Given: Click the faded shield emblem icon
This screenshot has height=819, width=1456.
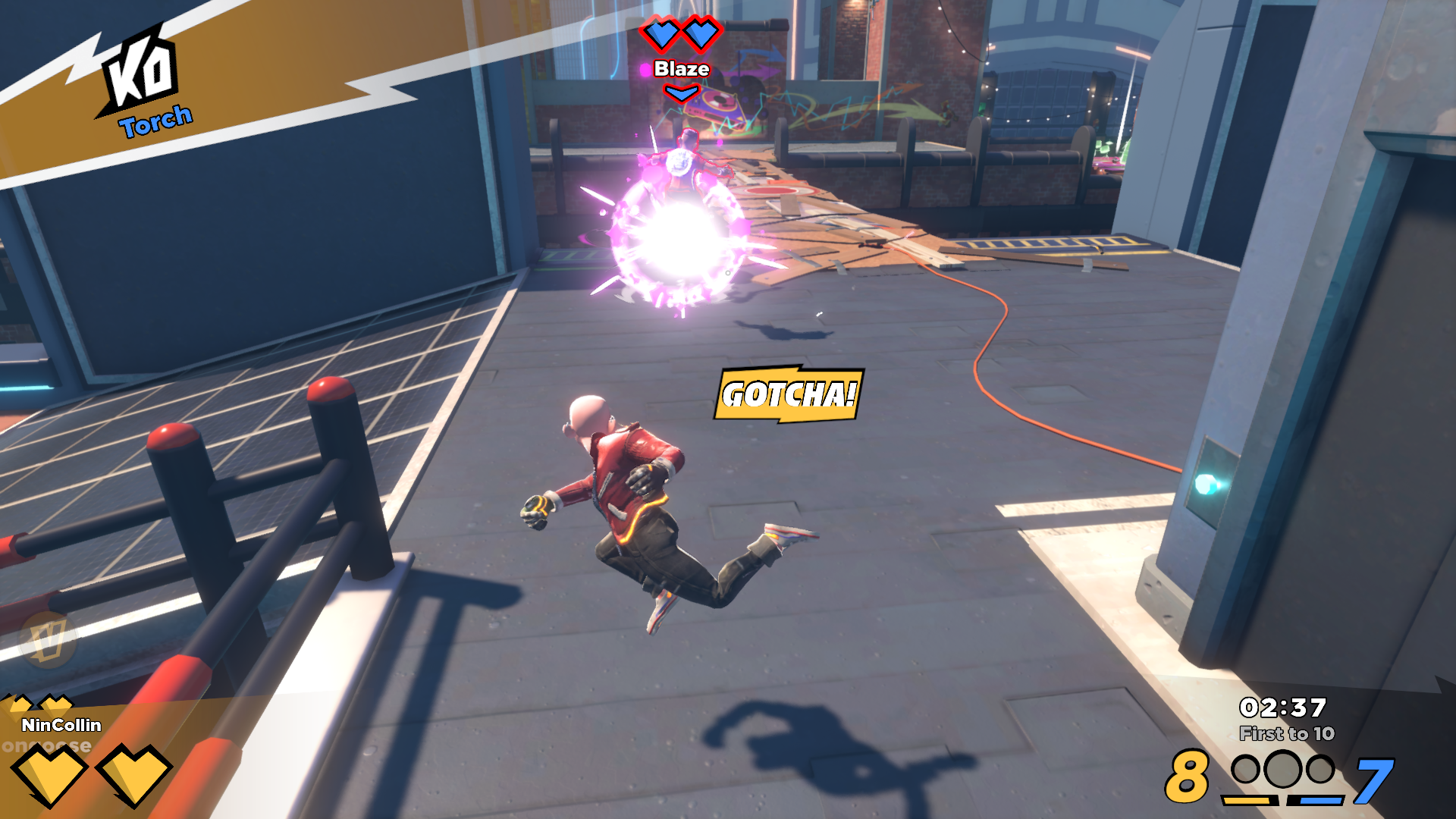Looking at the screenshot, I should [48, 639].
